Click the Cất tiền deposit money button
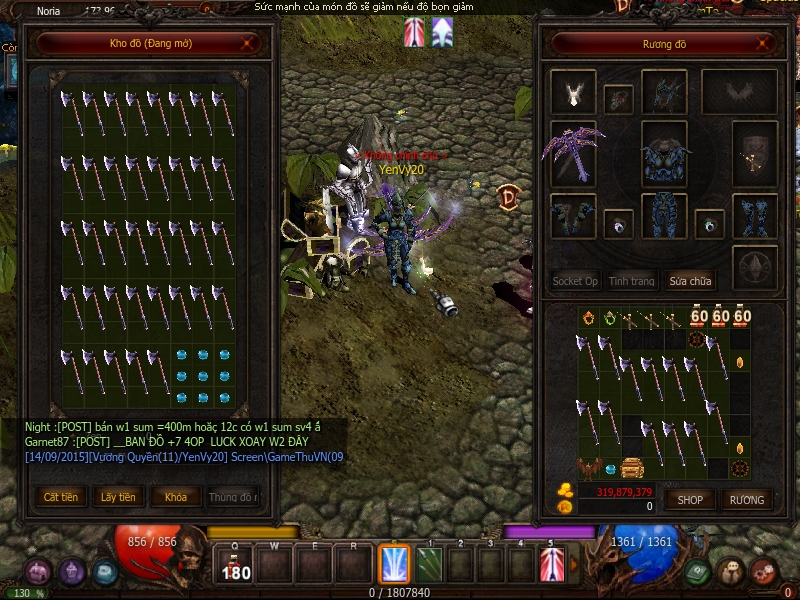Viewport: 800px width, 600px height. coord(60,497)
